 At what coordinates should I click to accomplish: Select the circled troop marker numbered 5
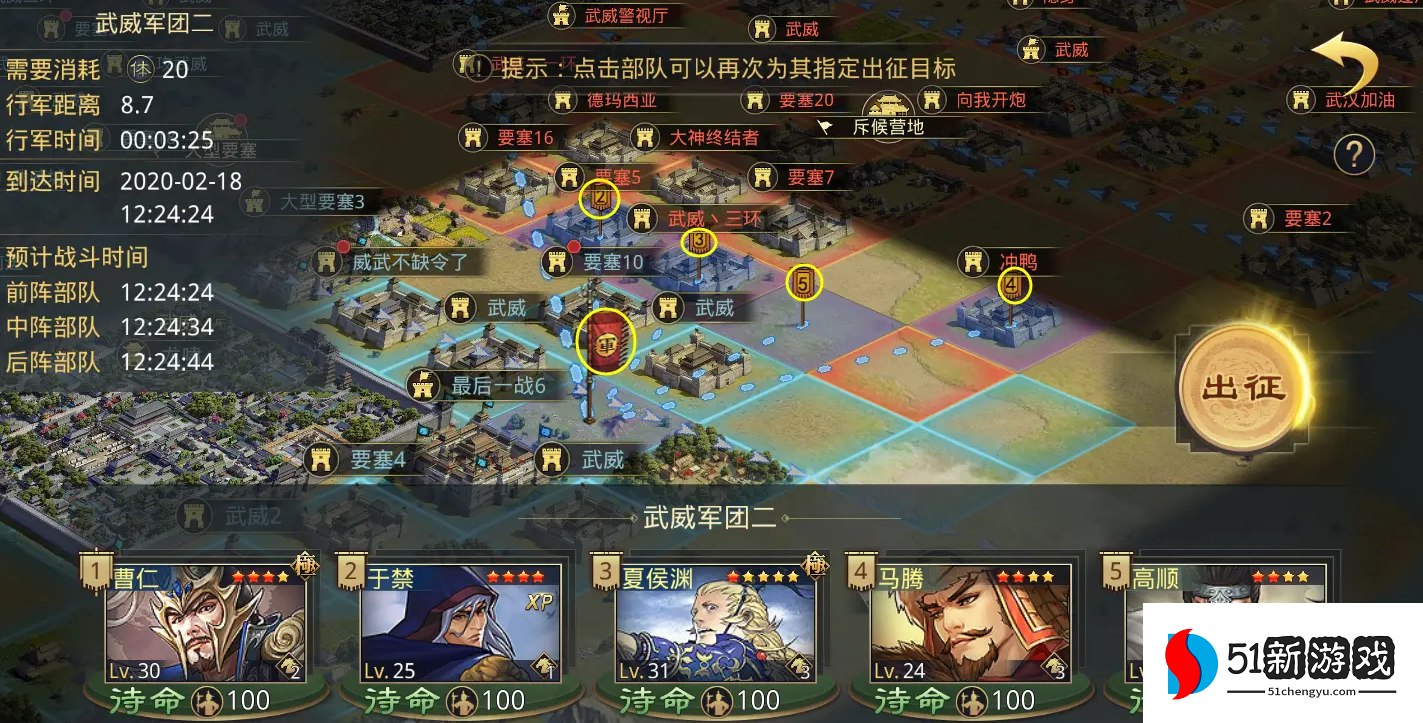[806, 281]
